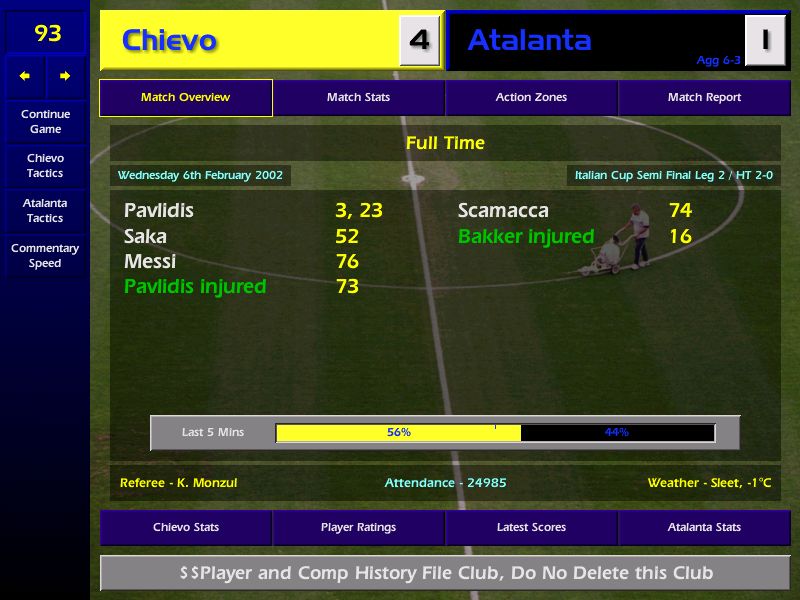Open Chievo Tactics
The image size is (800, 600).
(x=45, y=165)
